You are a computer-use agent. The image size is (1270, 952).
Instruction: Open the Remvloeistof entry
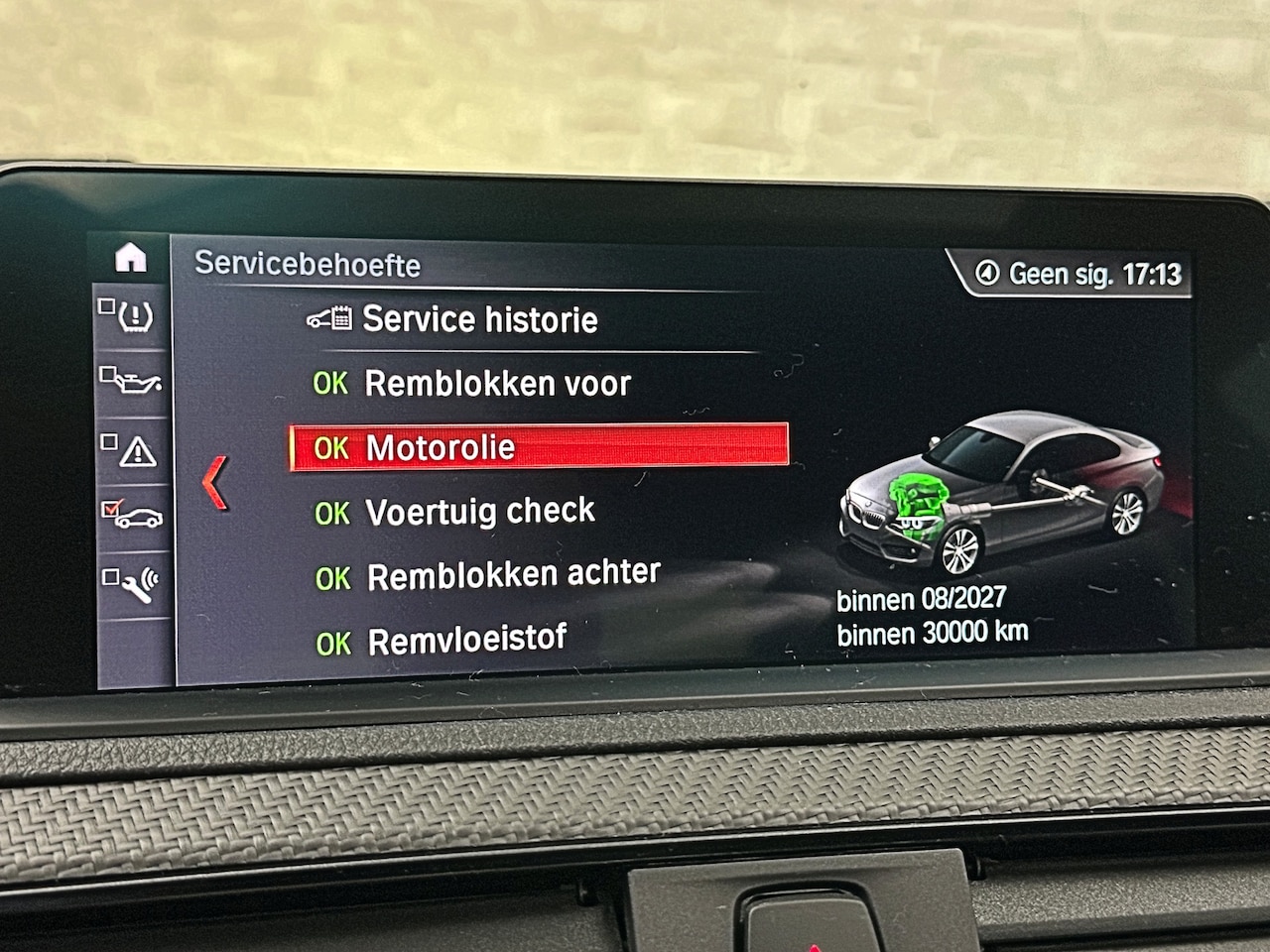466,641
